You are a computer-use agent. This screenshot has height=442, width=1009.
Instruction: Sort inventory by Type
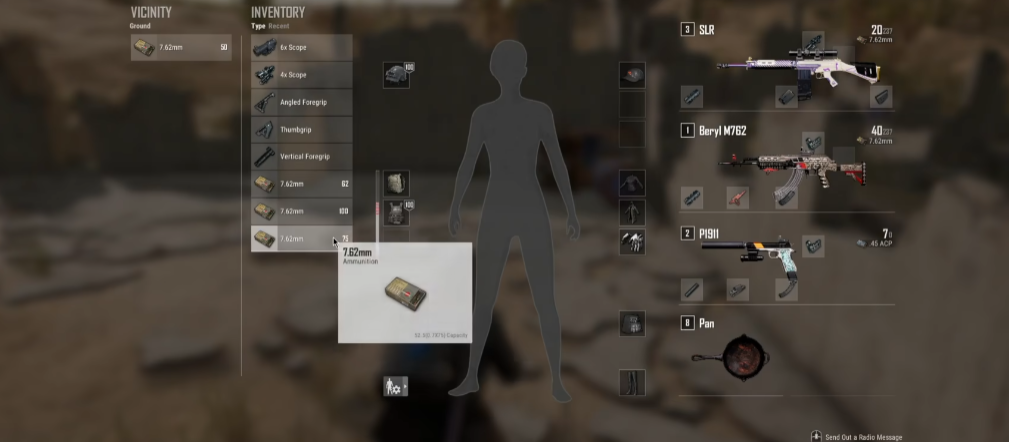pyautogui.click(x=258, y=25)
